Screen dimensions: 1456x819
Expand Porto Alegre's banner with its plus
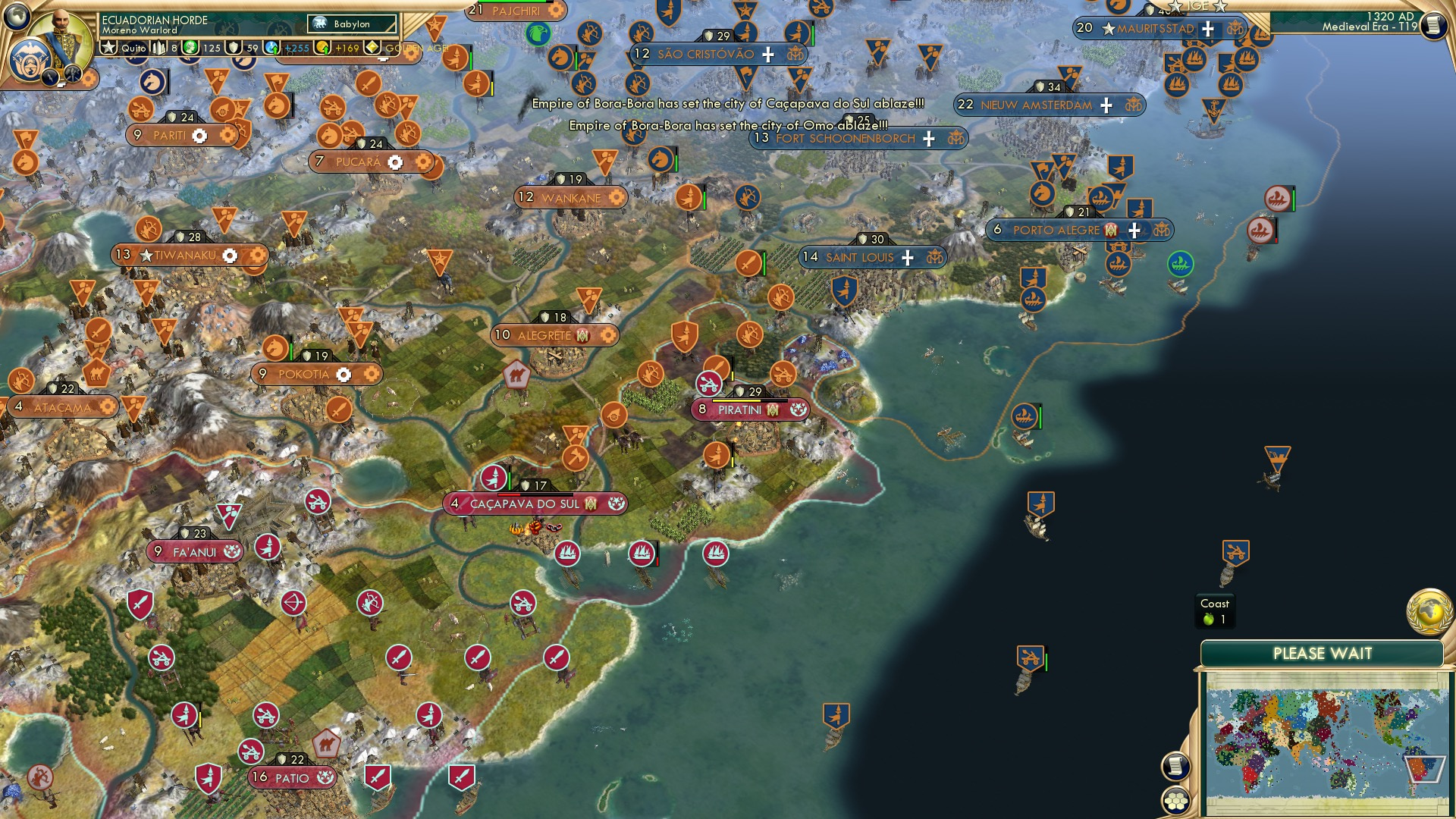tap(1134, 230)
